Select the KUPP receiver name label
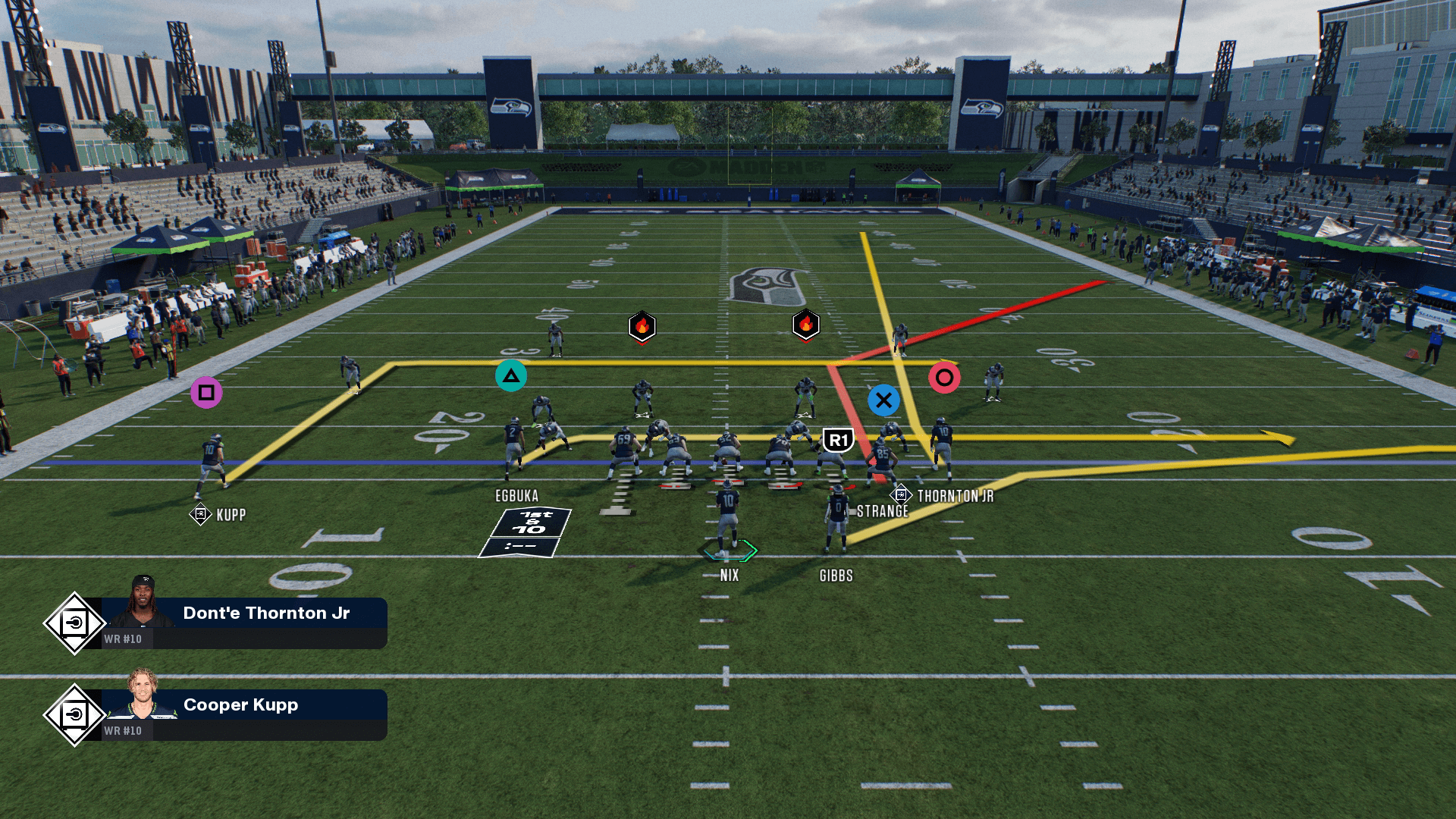The width and height of the screenshot is (1456, 819). [x=231, y=516]
